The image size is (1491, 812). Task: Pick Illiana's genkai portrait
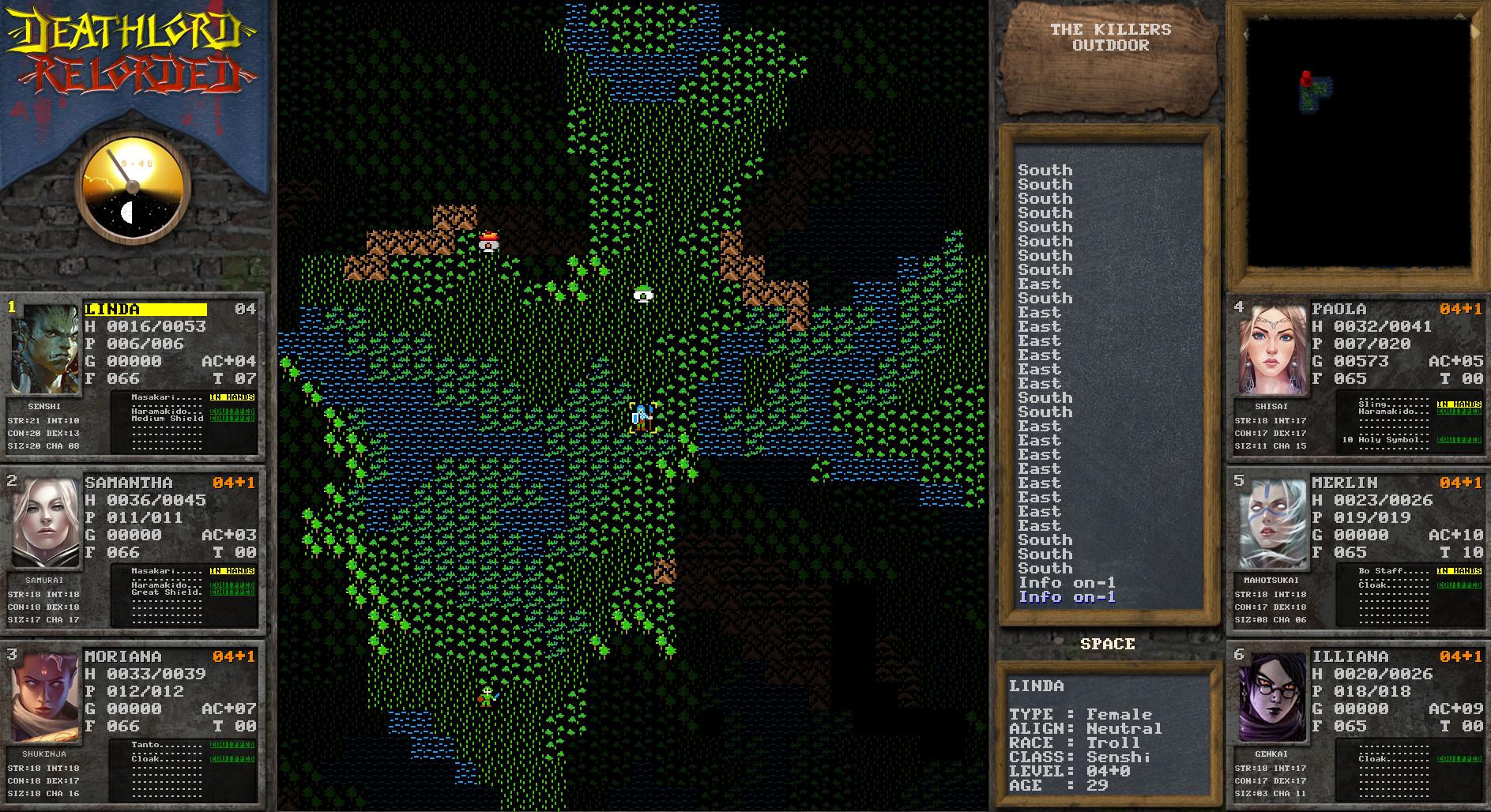1271,697
